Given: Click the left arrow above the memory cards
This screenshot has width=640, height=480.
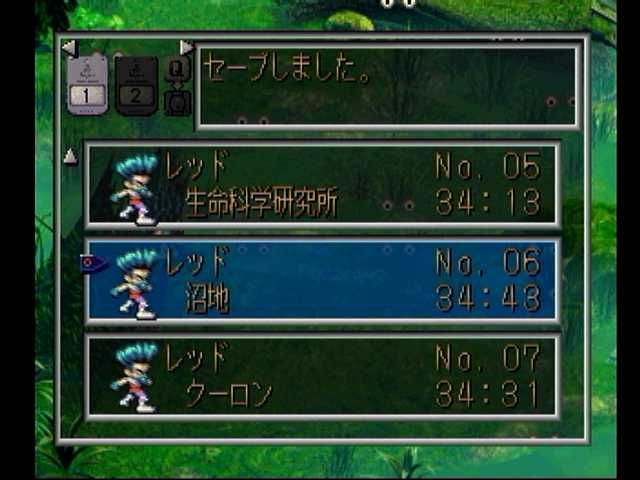Looking at the screenshot, I should [x=68, y=47].
